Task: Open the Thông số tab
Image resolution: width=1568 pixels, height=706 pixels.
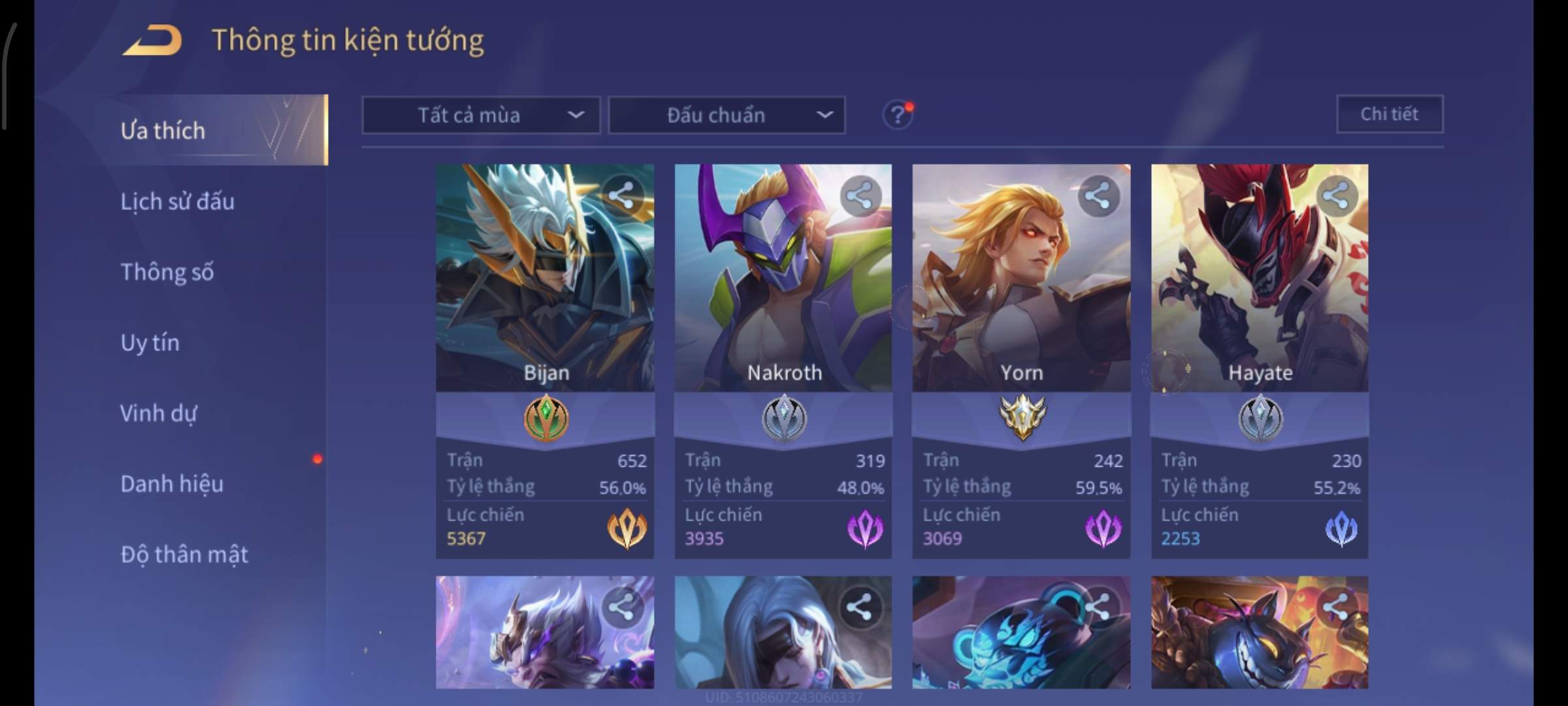Action: [x=167, y=272]
